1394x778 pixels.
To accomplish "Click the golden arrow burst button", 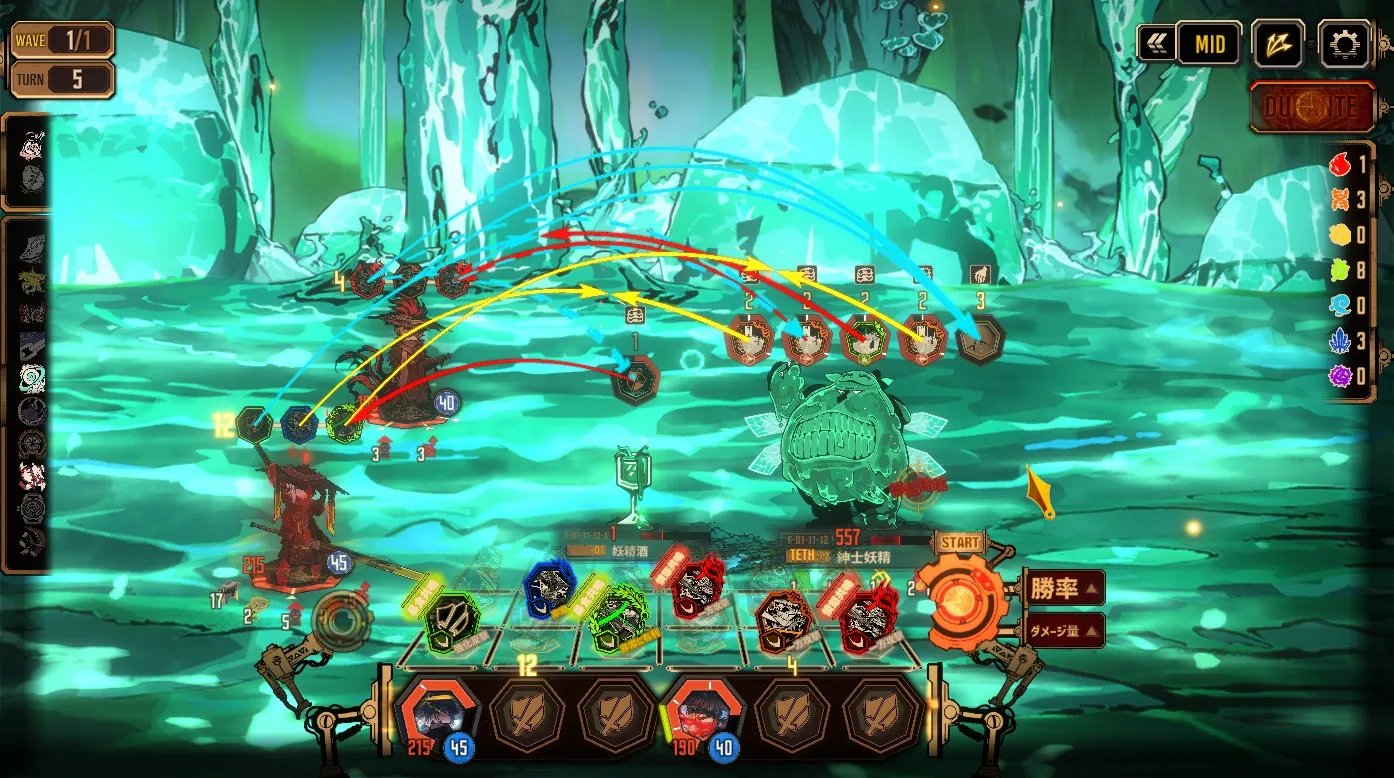I will tap(1278, 44).
